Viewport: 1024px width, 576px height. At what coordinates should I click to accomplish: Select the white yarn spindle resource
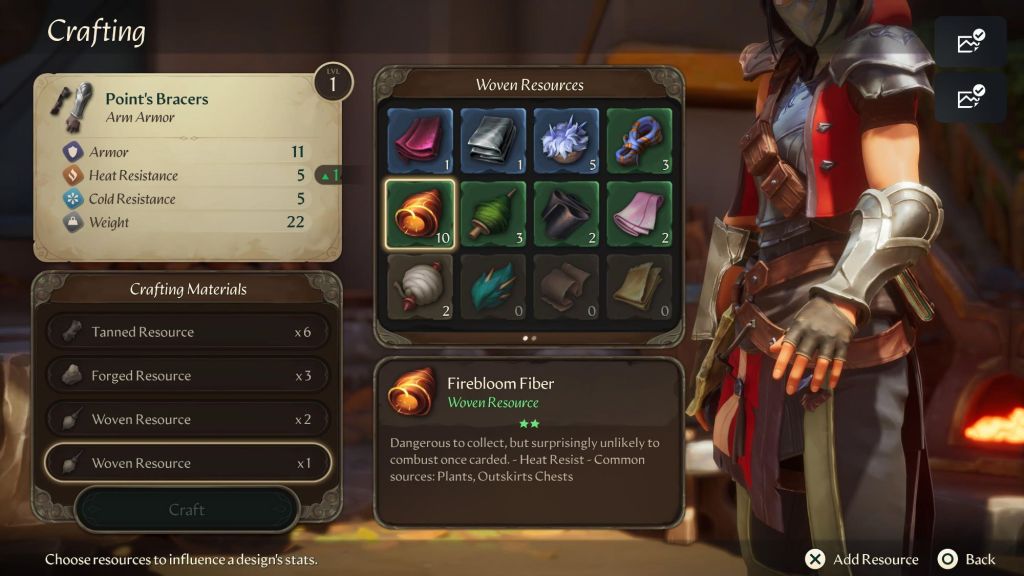[419, 287]
